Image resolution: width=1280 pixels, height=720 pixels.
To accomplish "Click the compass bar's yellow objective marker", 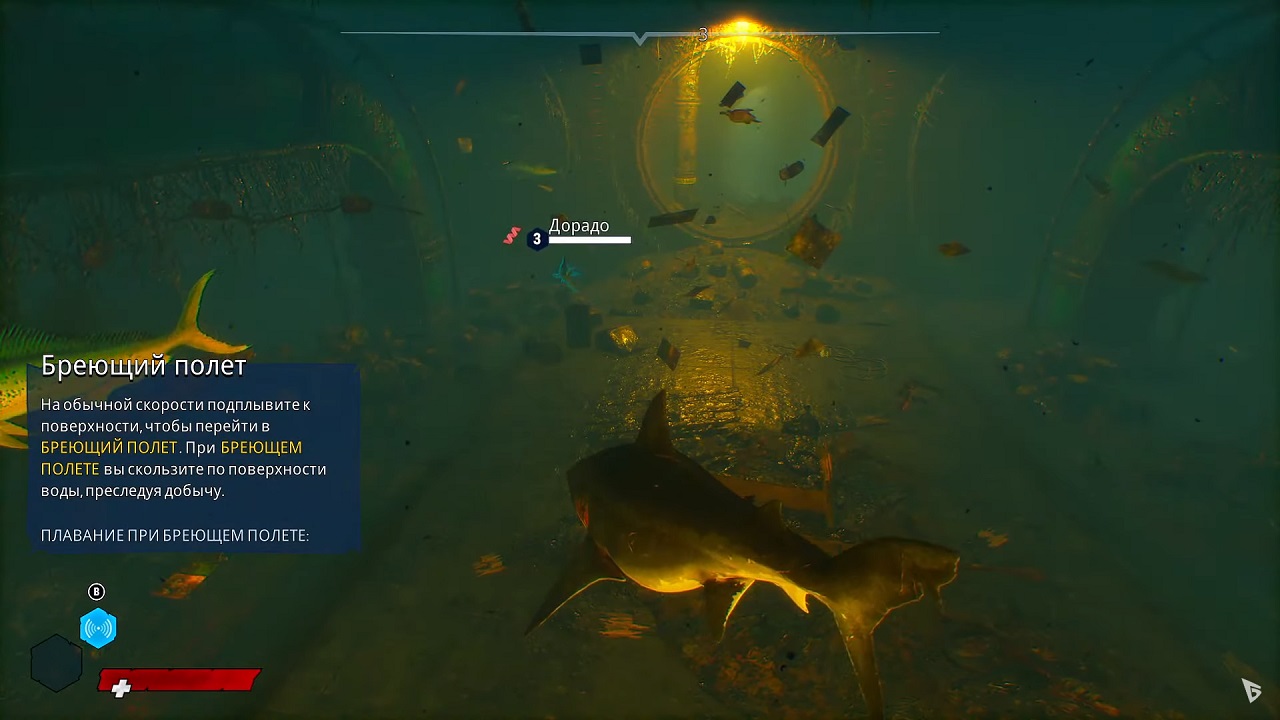I will pyautogui.click(x=740, y=29).
